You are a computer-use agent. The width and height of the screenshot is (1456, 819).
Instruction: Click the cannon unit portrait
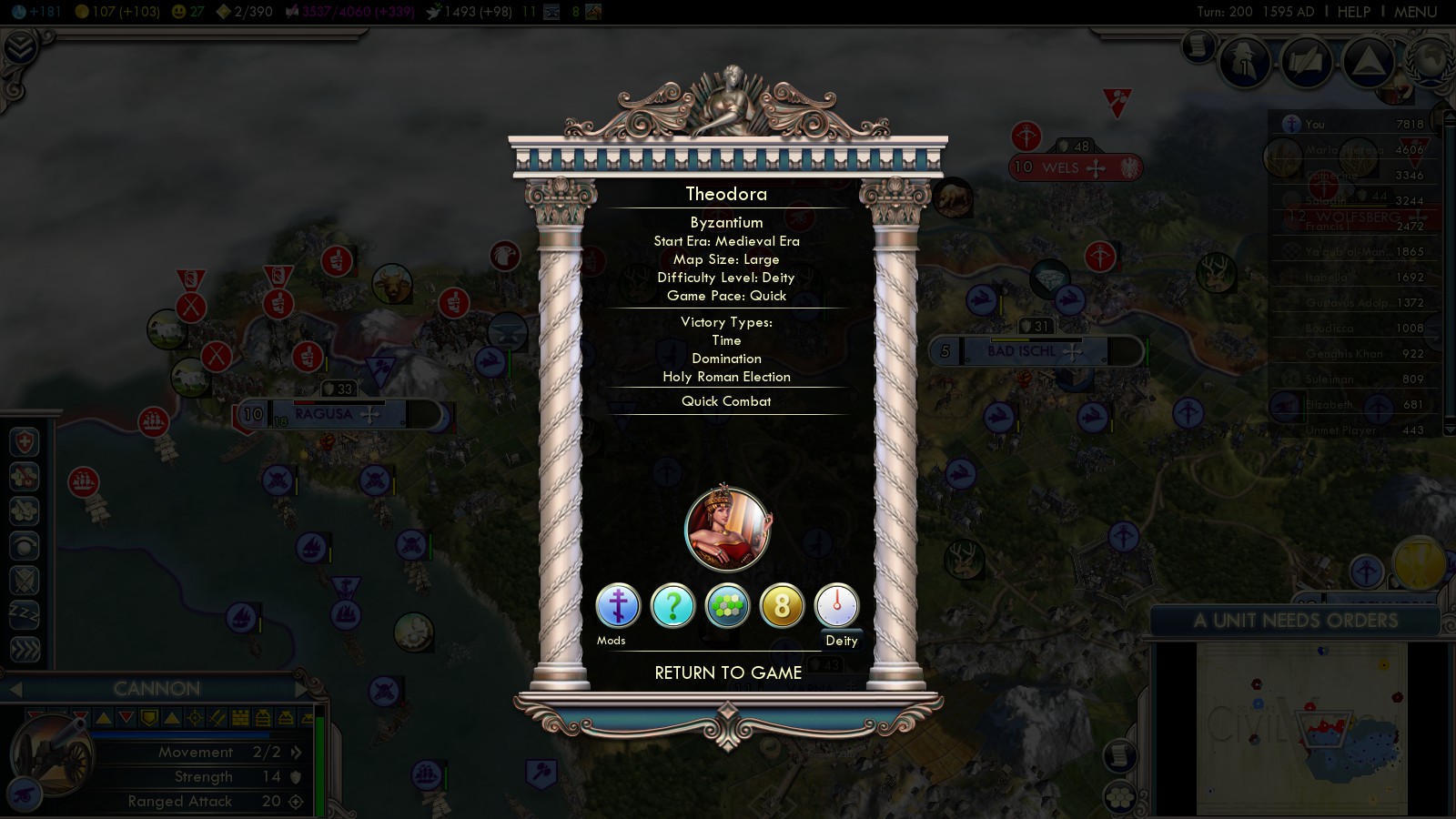point(50,755)
